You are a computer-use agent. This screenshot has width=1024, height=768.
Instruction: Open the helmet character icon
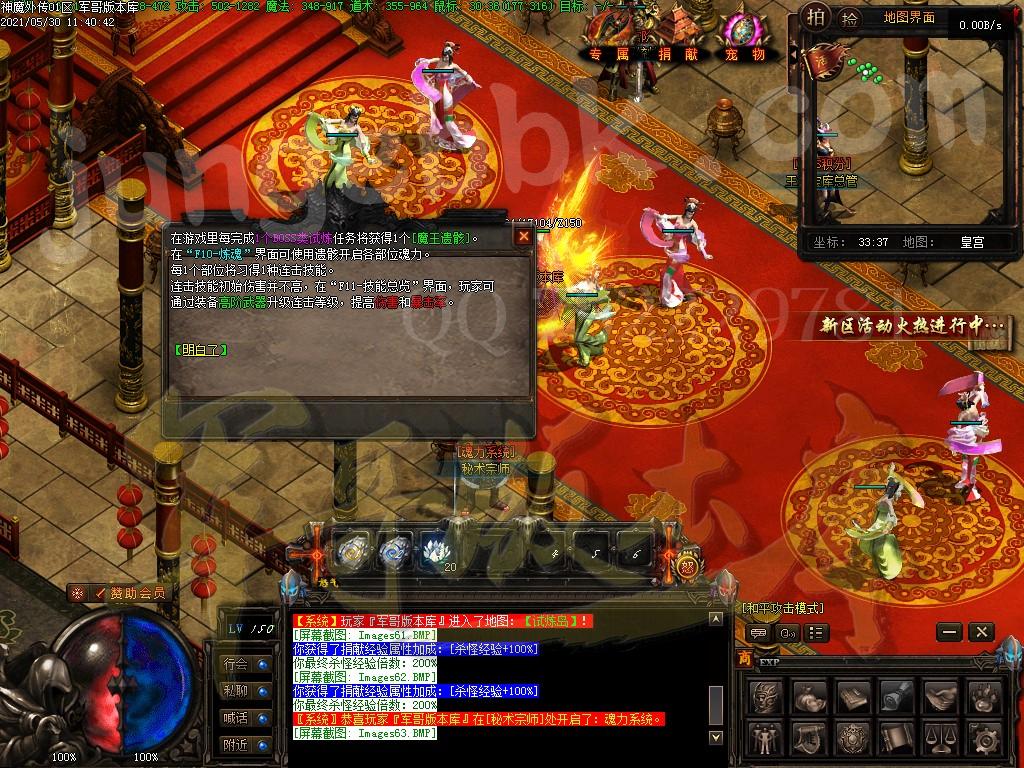[x=765, y=694]
